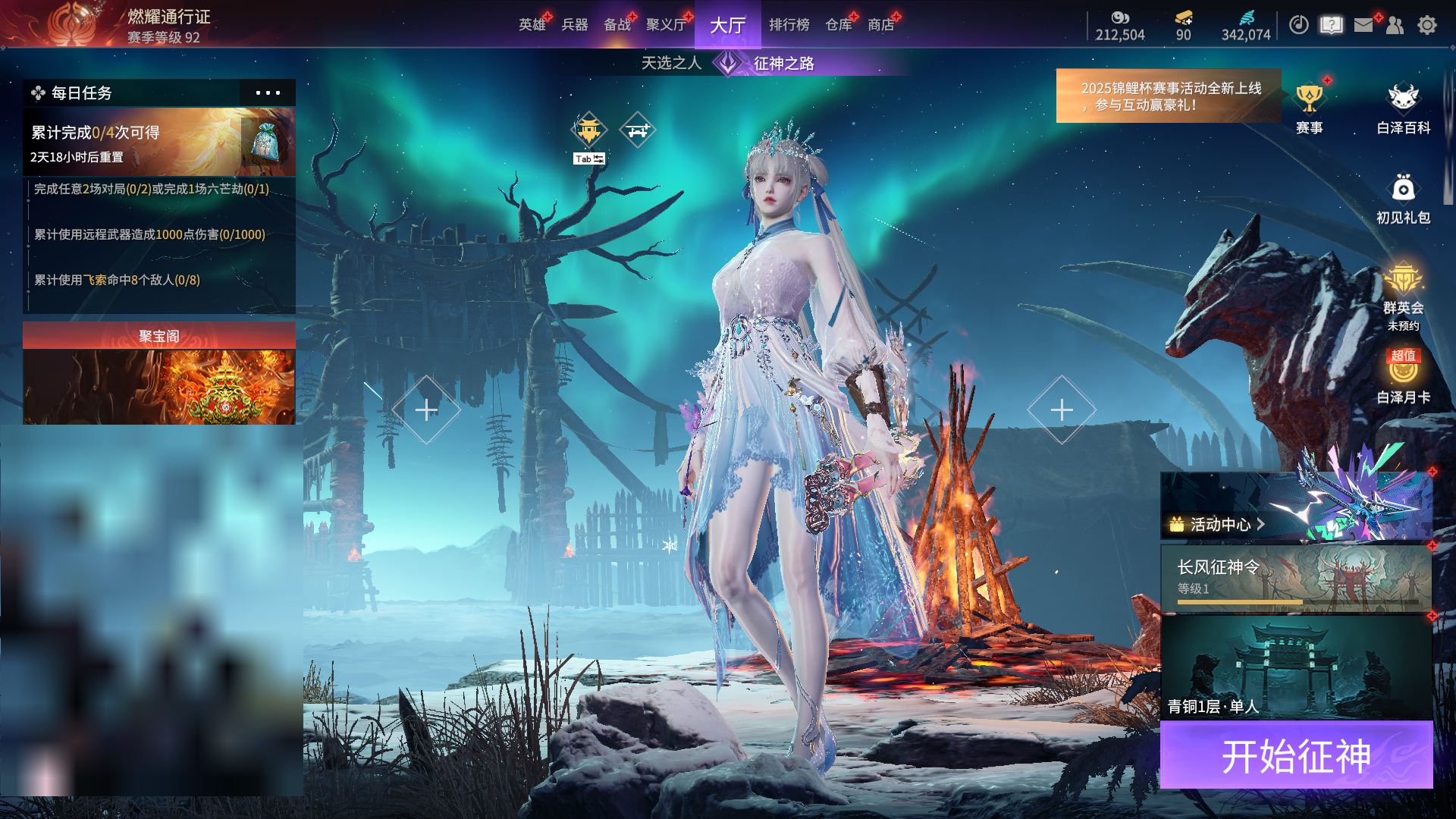1456x819 pixels.
Task: Visit the 商店 shop
Action: (880, 25)
